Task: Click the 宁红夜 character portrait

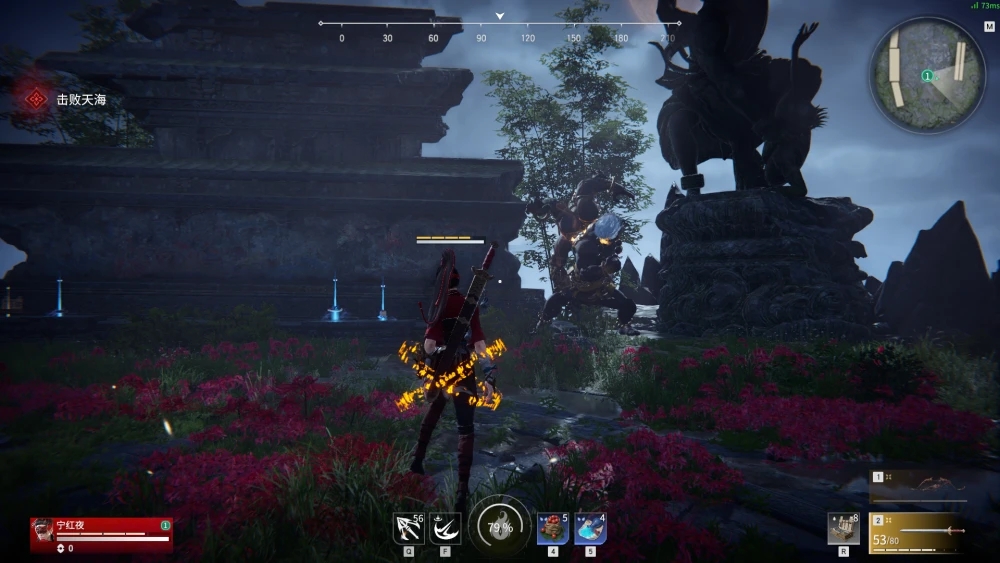Action: 43,533
